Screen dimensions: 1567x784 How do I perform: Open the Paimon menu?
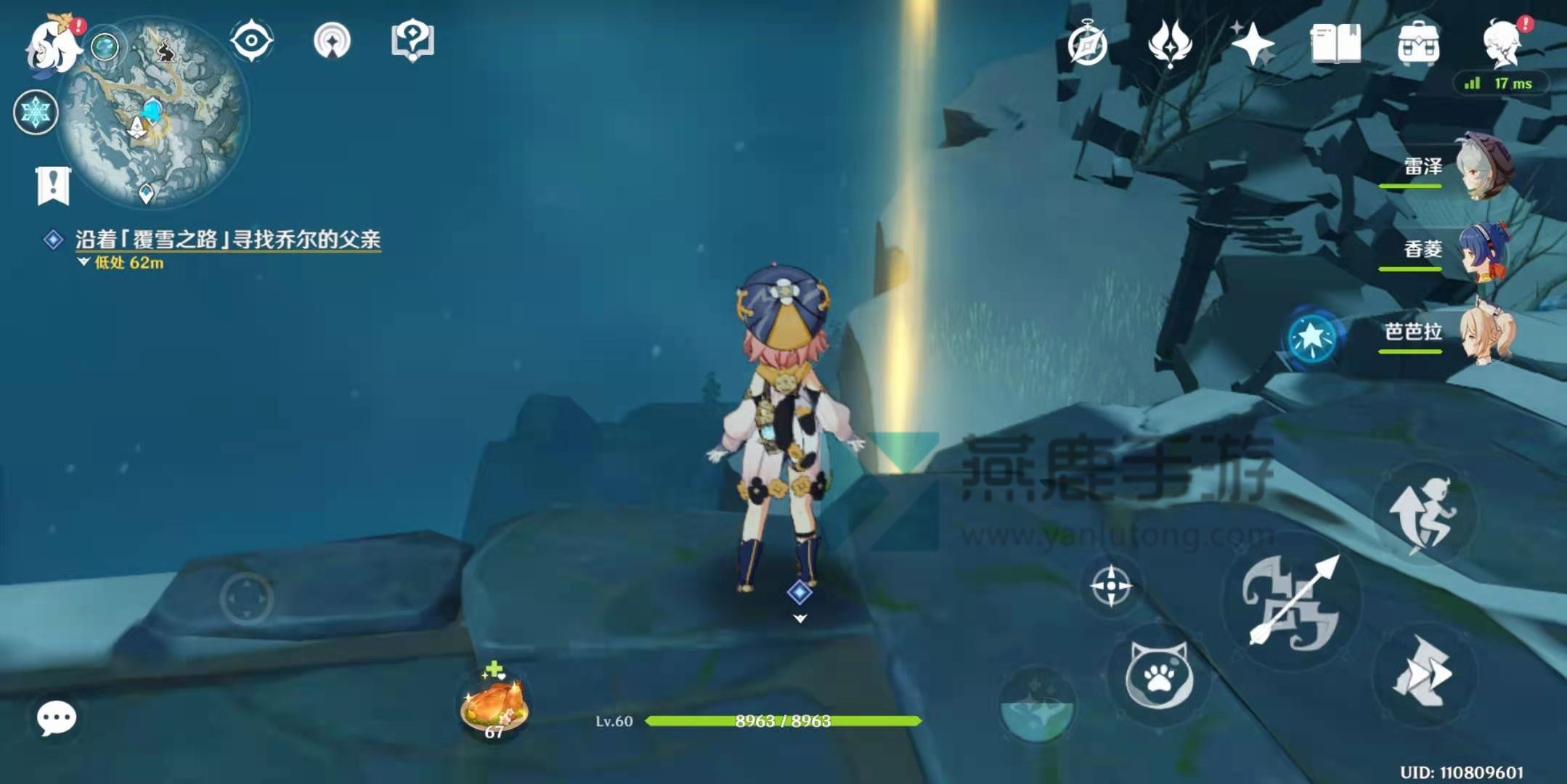pos(52,45)
